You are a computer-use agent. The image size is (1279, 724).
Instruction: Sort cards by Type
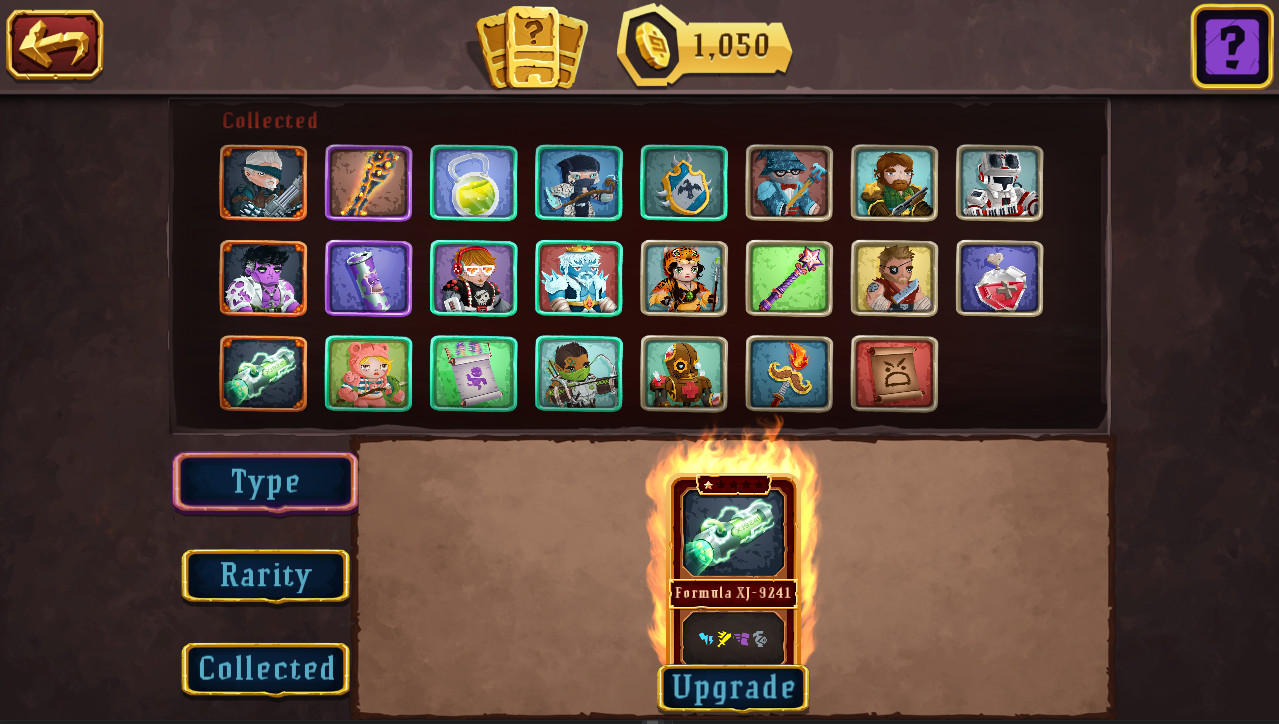coord(265,482)
